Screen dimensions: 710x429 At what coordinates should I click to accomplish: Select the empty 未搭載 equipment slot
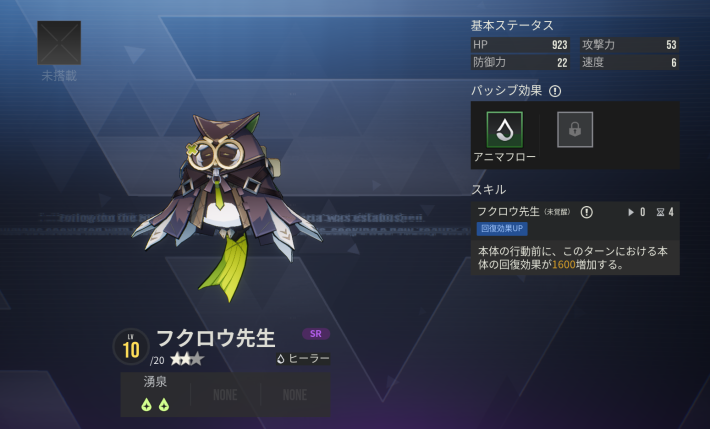[59, 43]
